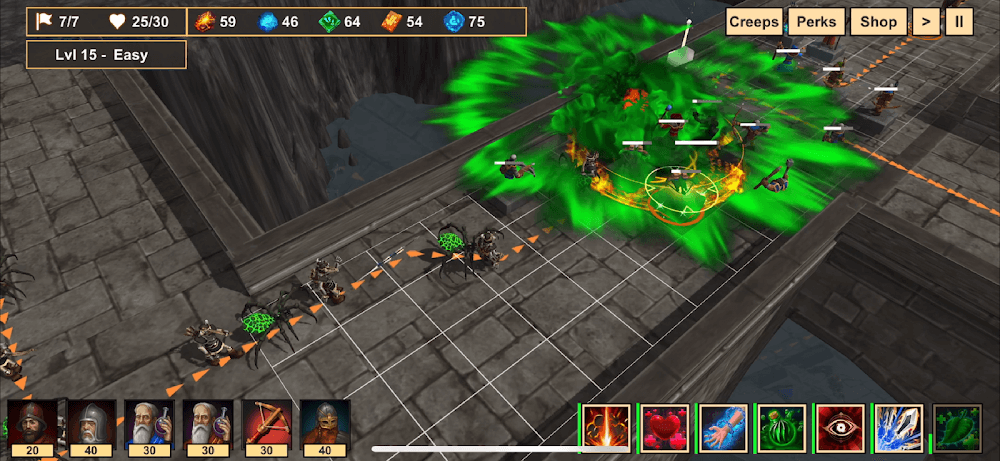Select the crossbow unit card

267,426
